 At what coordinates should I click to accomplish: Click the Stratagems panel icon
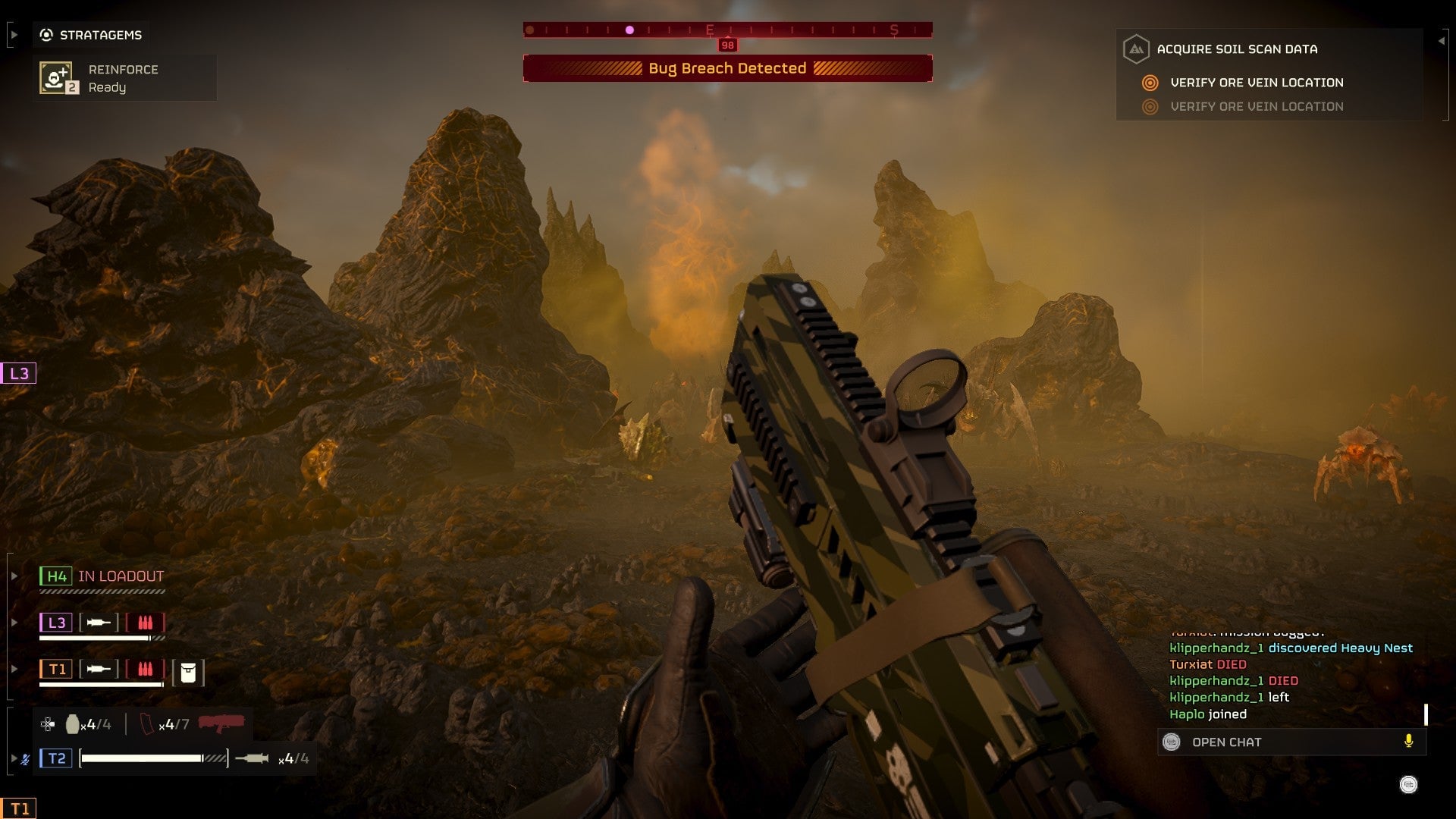pos(45,33)
